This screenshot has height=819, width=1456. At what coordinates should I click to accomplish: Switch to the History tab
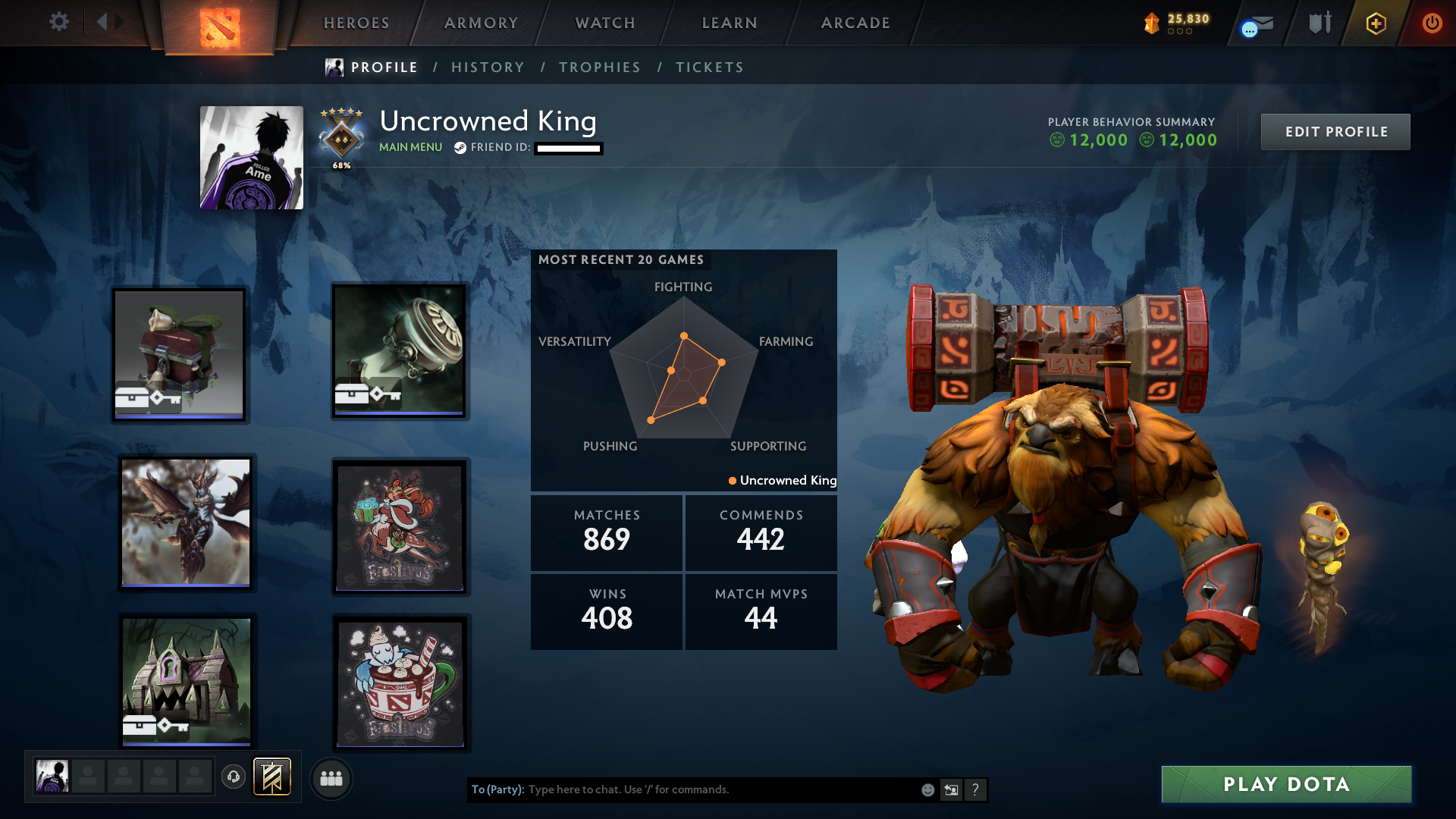[488, 67]
